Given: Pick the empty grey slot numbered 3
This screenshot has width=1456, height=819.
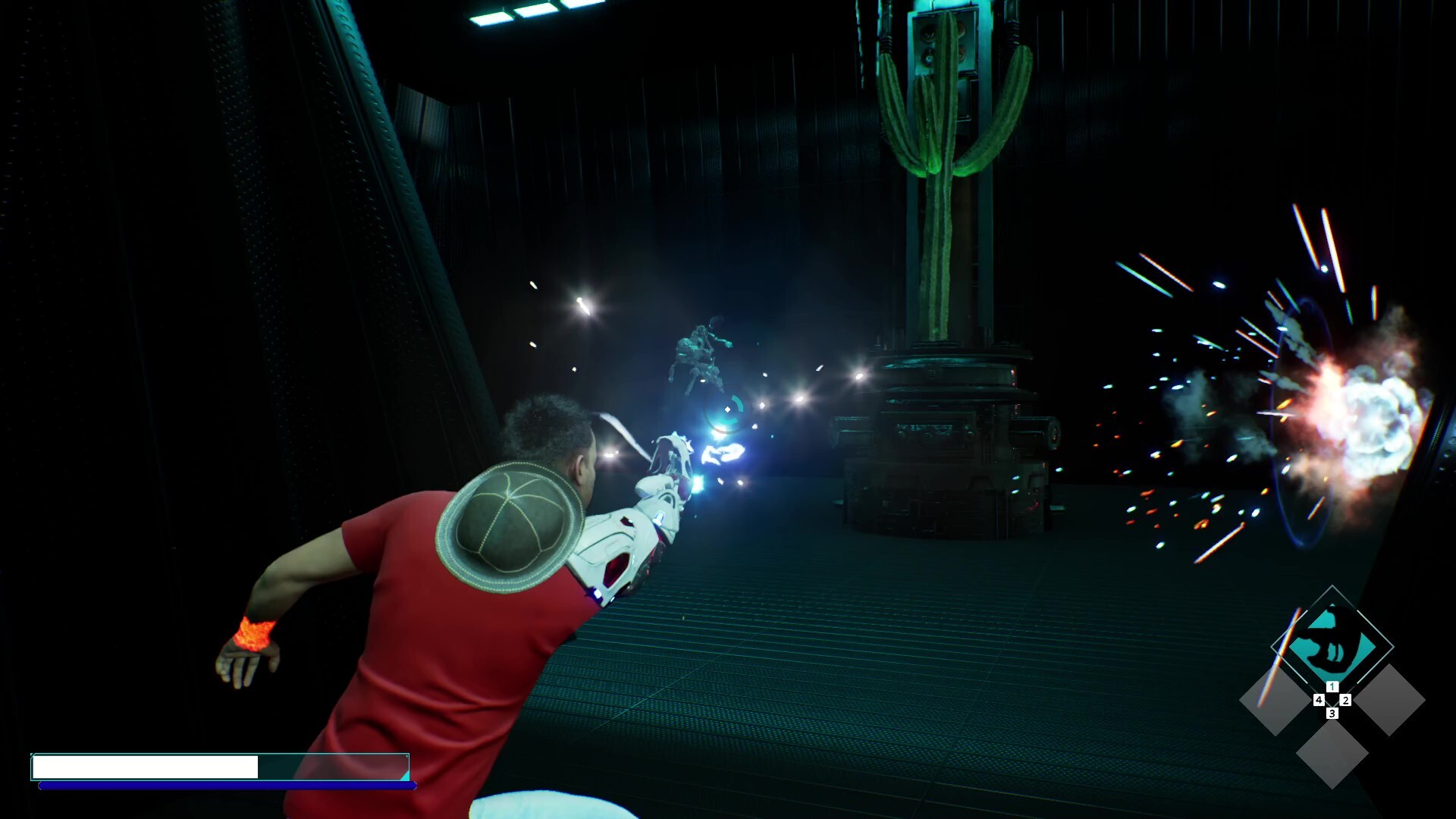Looking at the screenshot, I should pos(1332,754).
